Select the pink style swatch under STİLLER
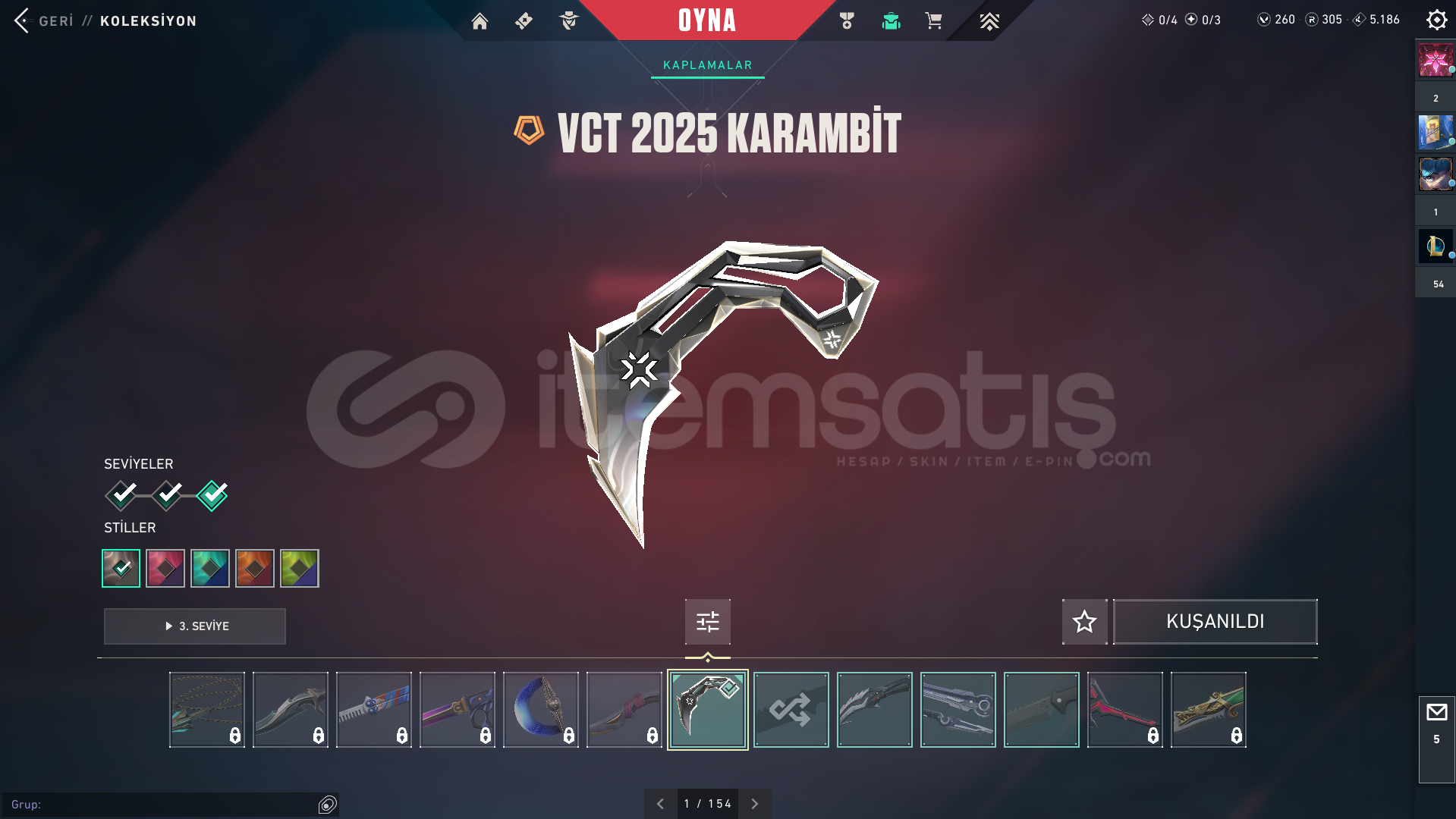The width and height of the screenshot is (1456, 819). [165, 568]
